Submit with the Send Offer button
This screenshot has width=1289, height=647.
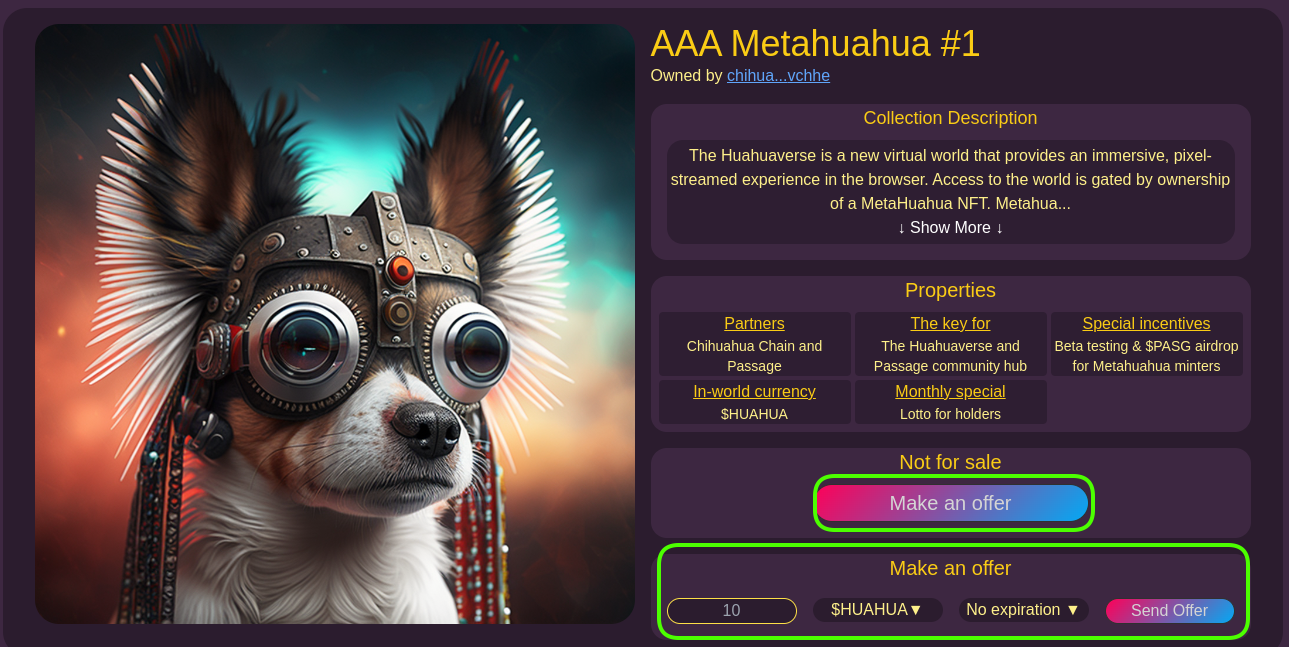1169,610
